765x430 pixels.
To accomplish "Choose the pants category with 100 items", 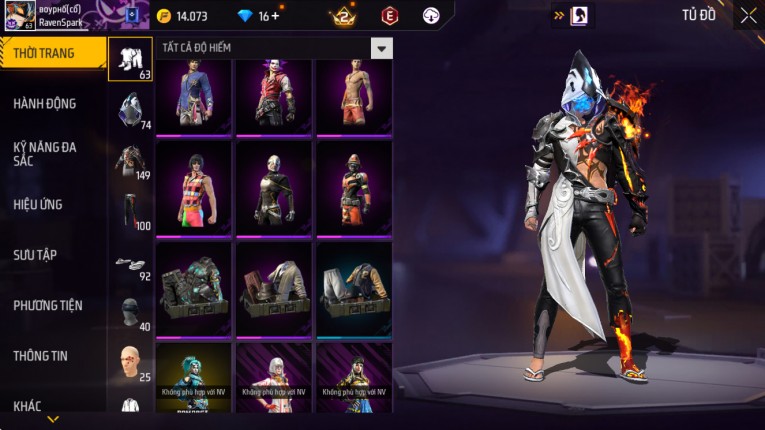I will tap(130, 210).
